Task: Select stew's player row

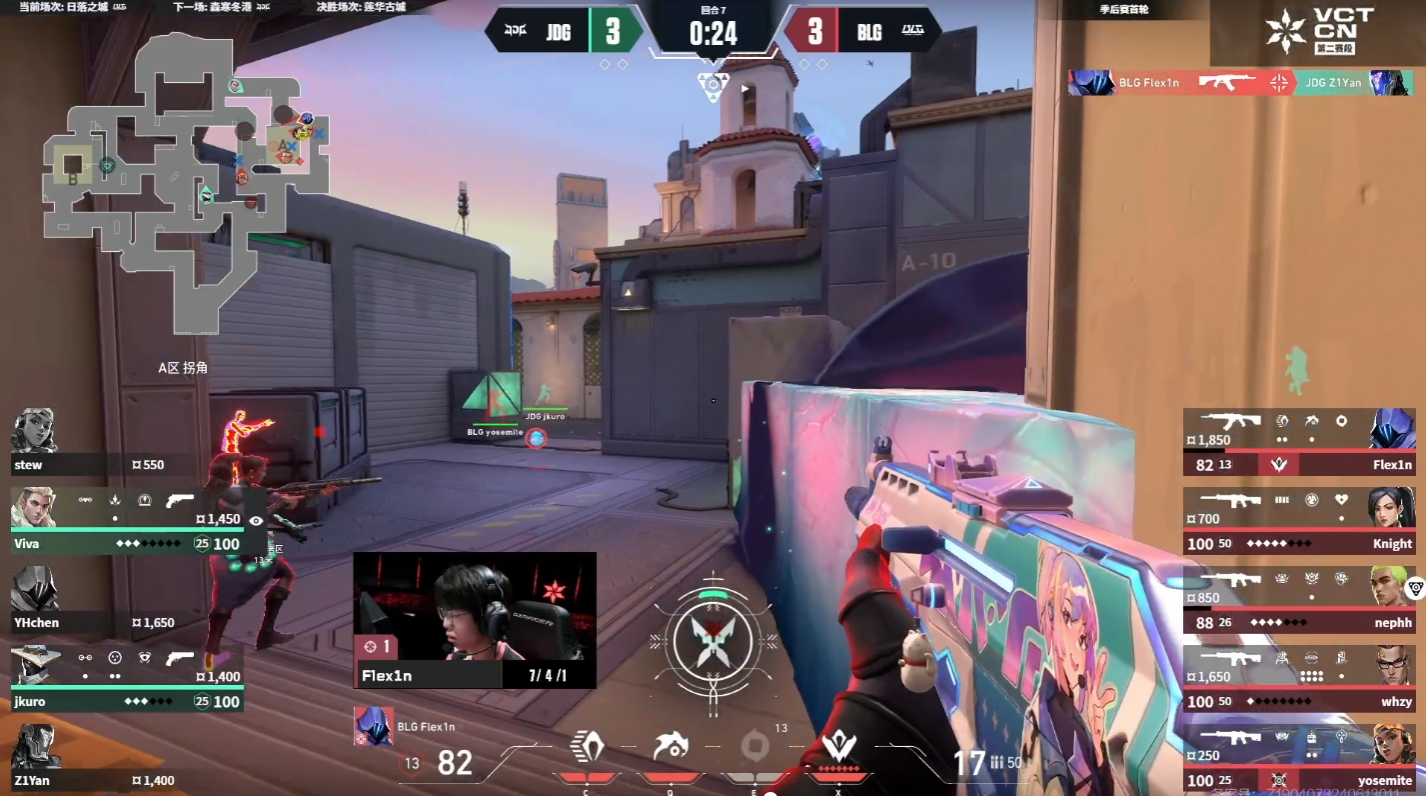Action: click(90, 443)
